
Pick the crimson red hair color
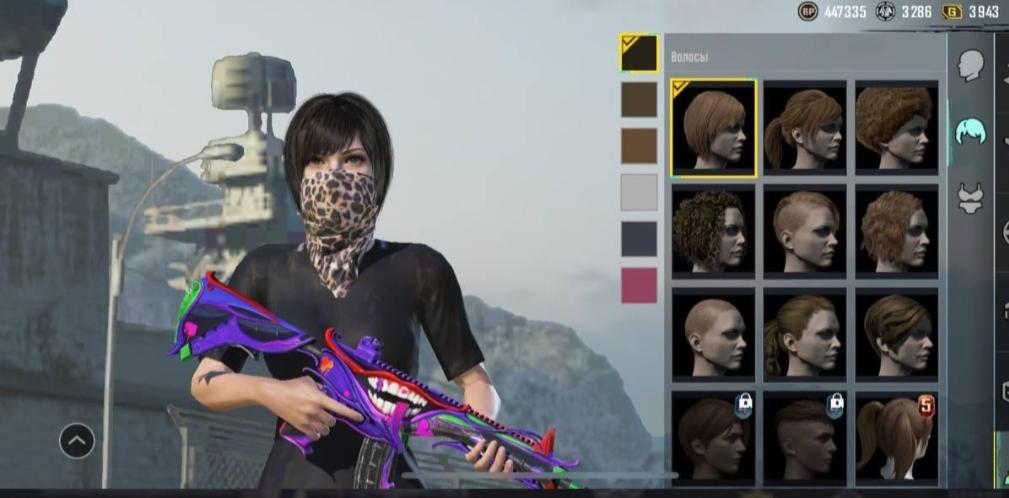pyautogui.click(x=639, y=285)
